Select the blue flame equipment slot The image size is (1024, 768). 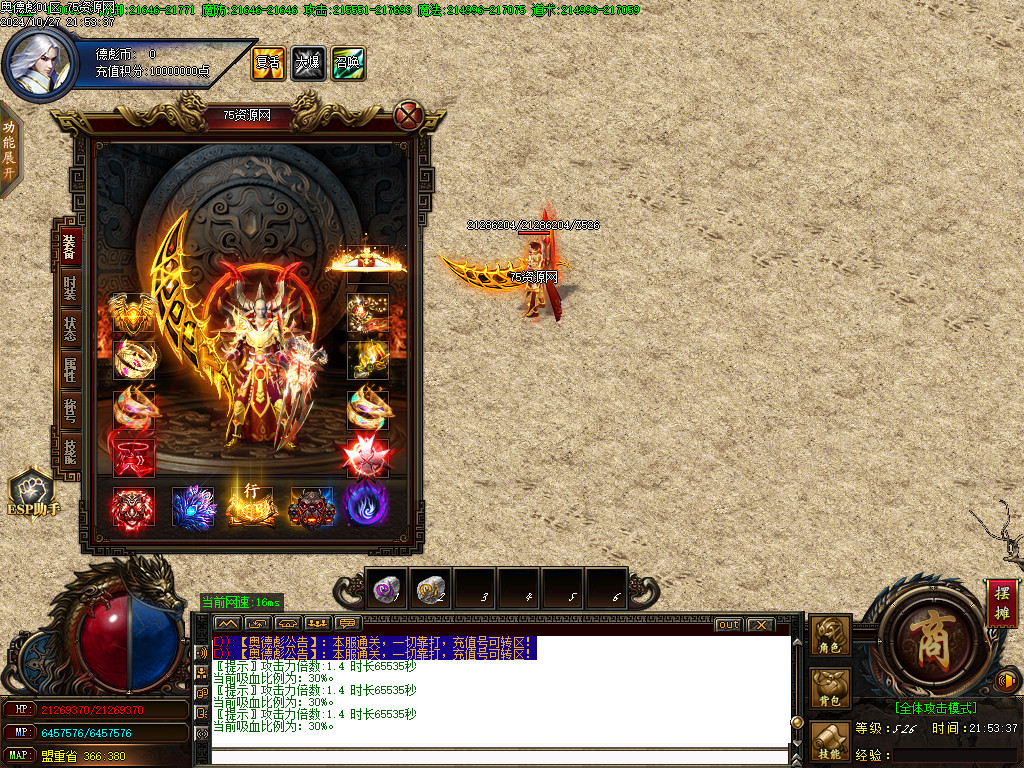click(366, 506)
